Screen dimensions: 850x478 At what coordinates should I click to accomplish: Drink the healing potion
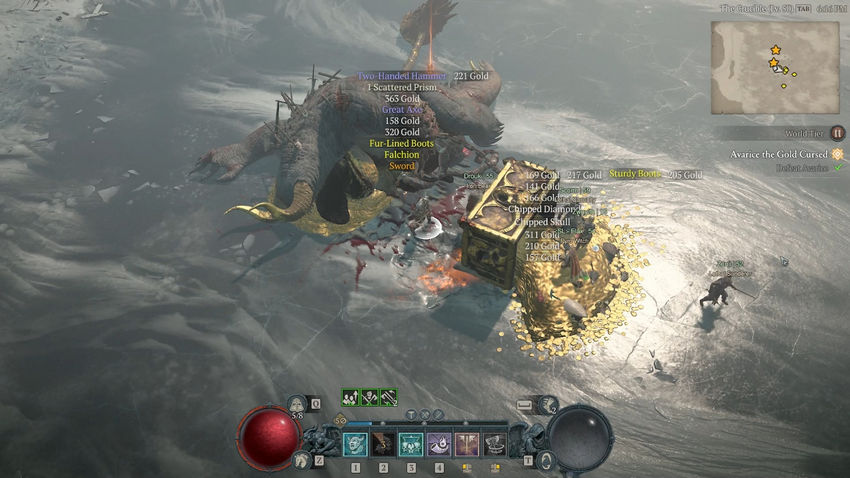click(297, 405)
